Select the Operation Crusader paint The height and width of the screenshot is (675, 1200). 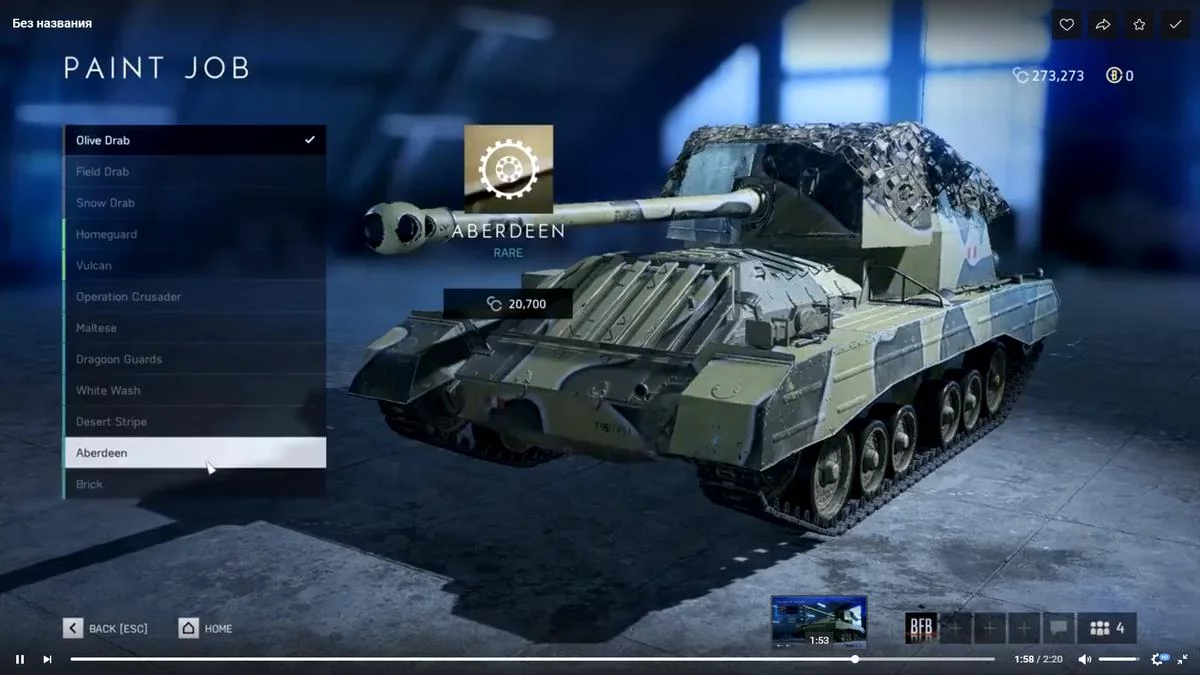pyautogui.click(x=194, y=297)
